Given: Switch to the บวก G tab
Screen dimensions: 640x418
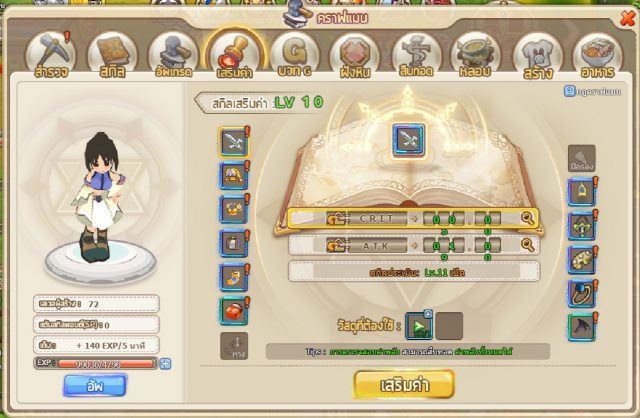Looking at the screenshot, I should click(x=295, y=56).
